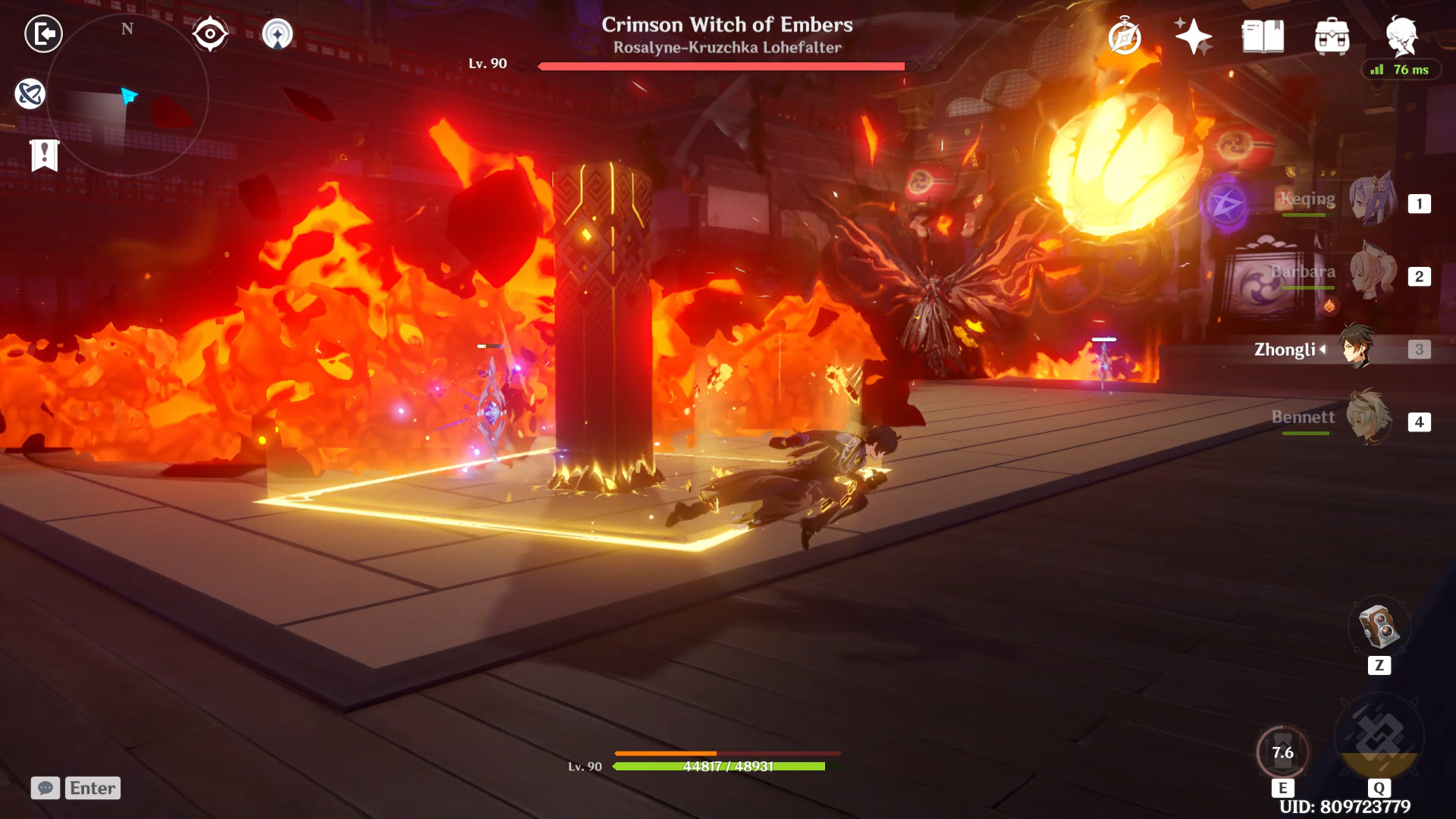Viewport: 1456px width, 819px height.
Task: Open the circular minimap
Action: tap(127, 95)
